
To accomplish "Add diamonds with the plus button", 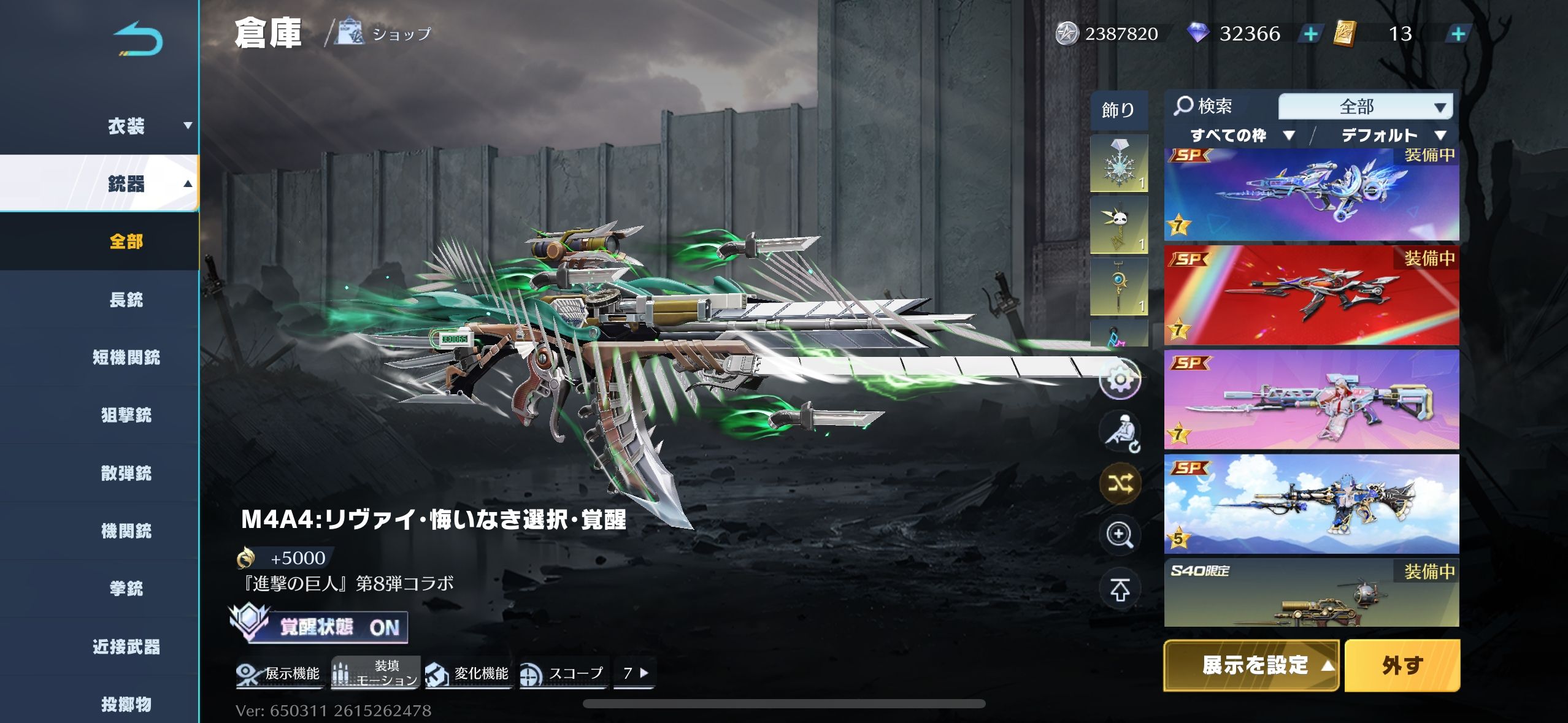I will [x=1310, y=34].
